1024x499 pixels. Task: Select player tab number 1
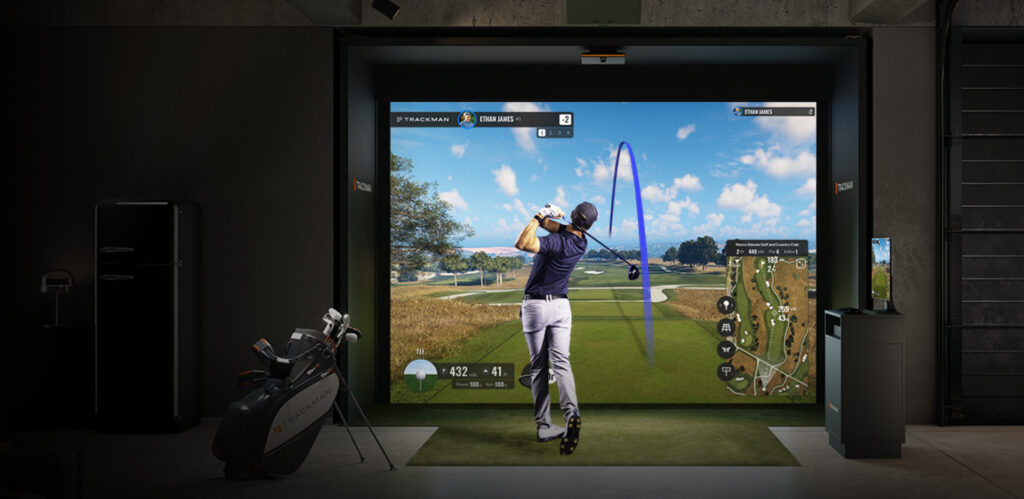[x=541, y=132]
